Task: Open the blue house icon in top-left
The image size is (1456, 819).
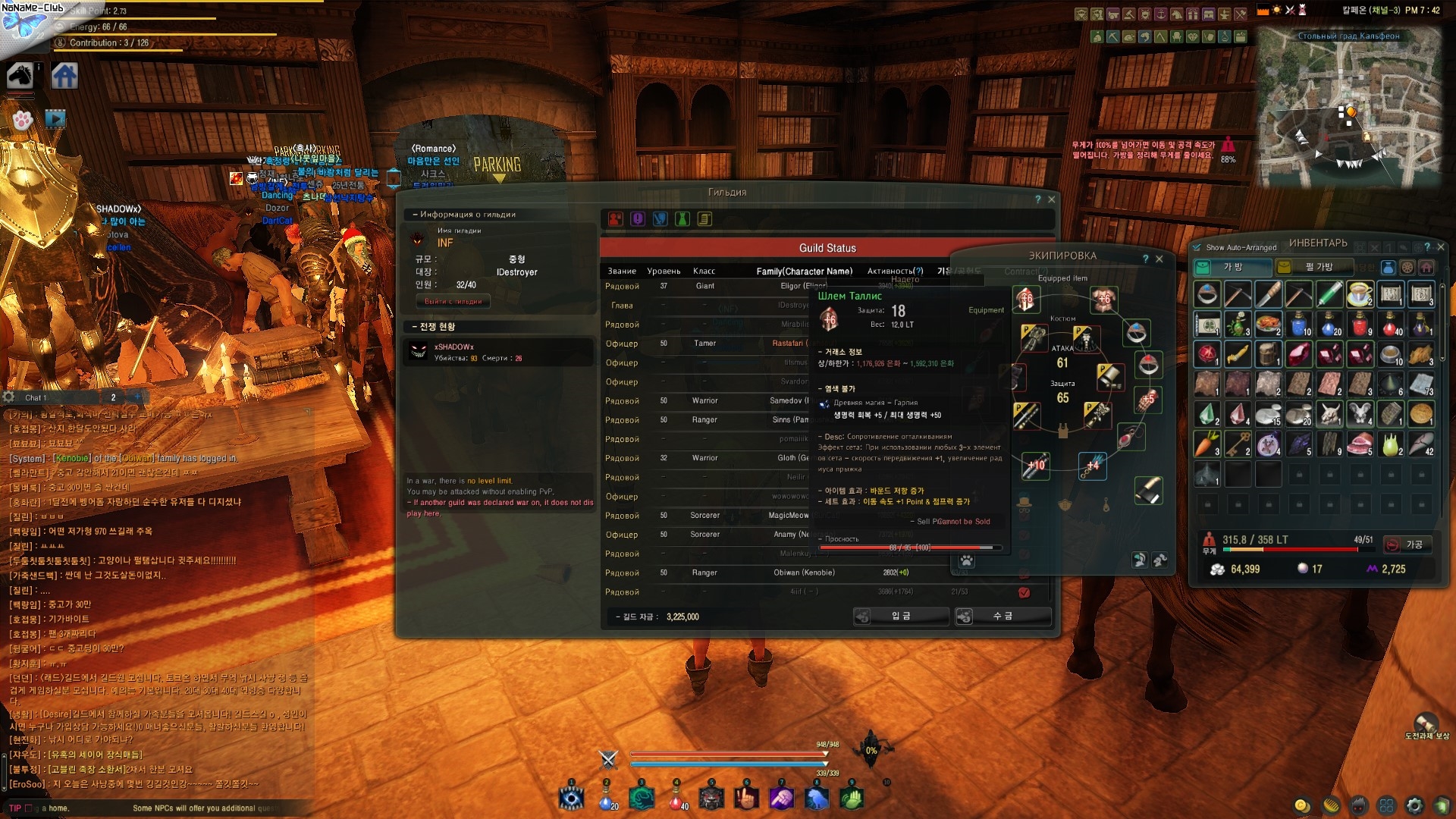Action: tap(64, 76)
